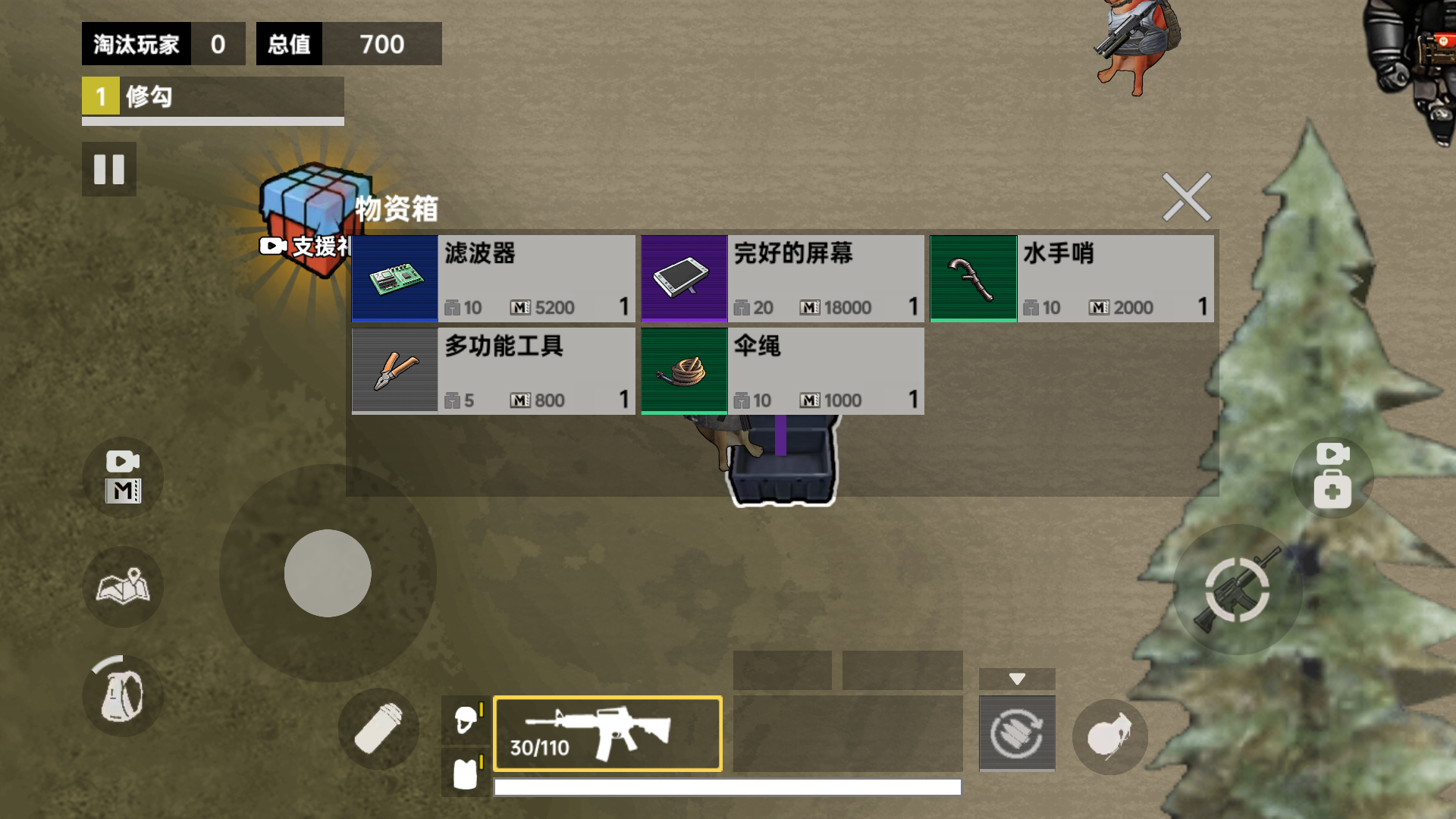Throw a grenade

pyautogui.click(x=1109, y=736)
